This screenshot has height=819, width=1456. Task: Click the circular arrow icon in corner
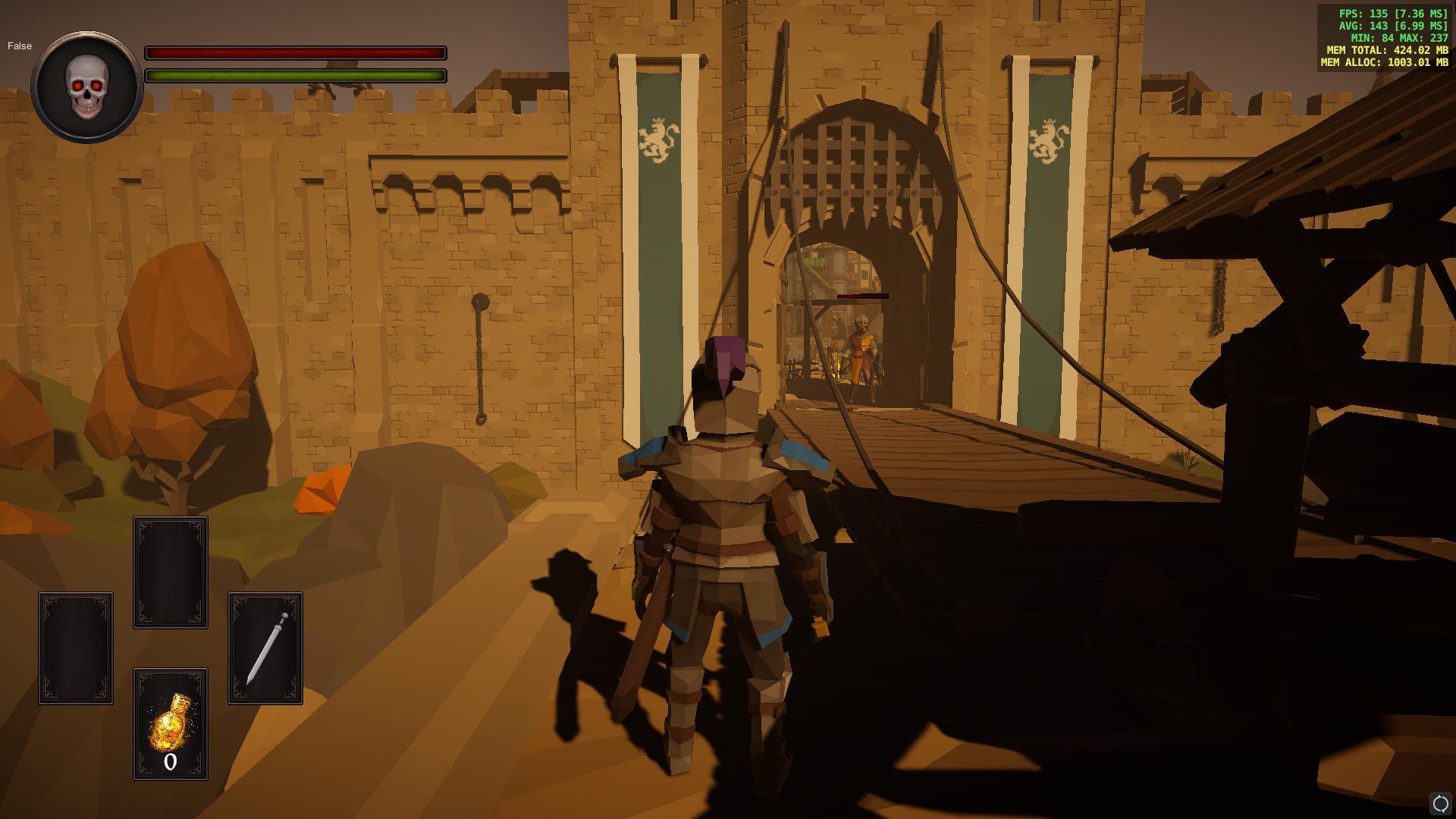tap(1439, 803)
